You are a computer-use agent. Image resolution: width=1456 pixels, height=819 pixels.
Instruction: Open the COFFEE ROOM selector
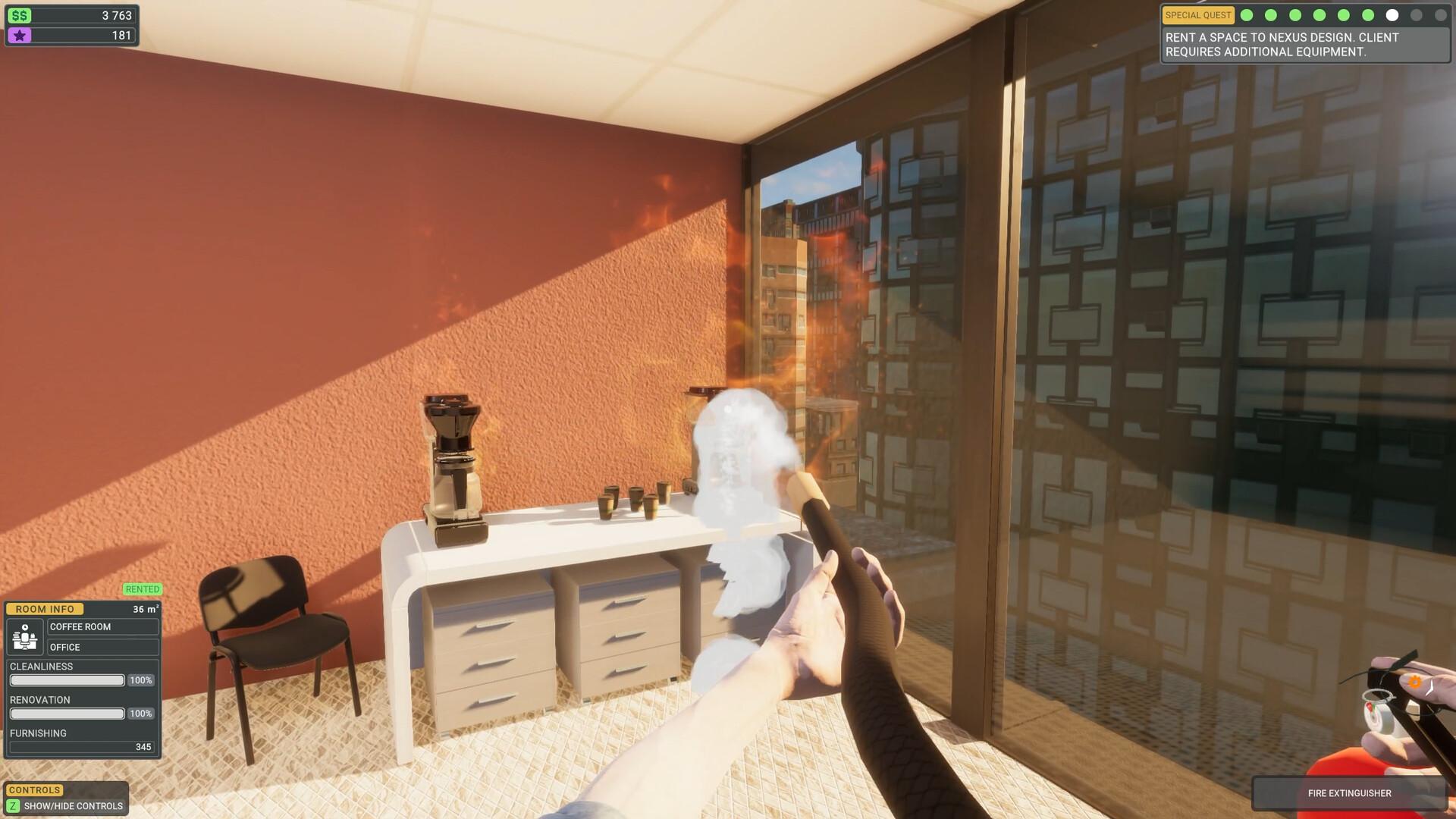pyautogui.click(x=102, y=627)
